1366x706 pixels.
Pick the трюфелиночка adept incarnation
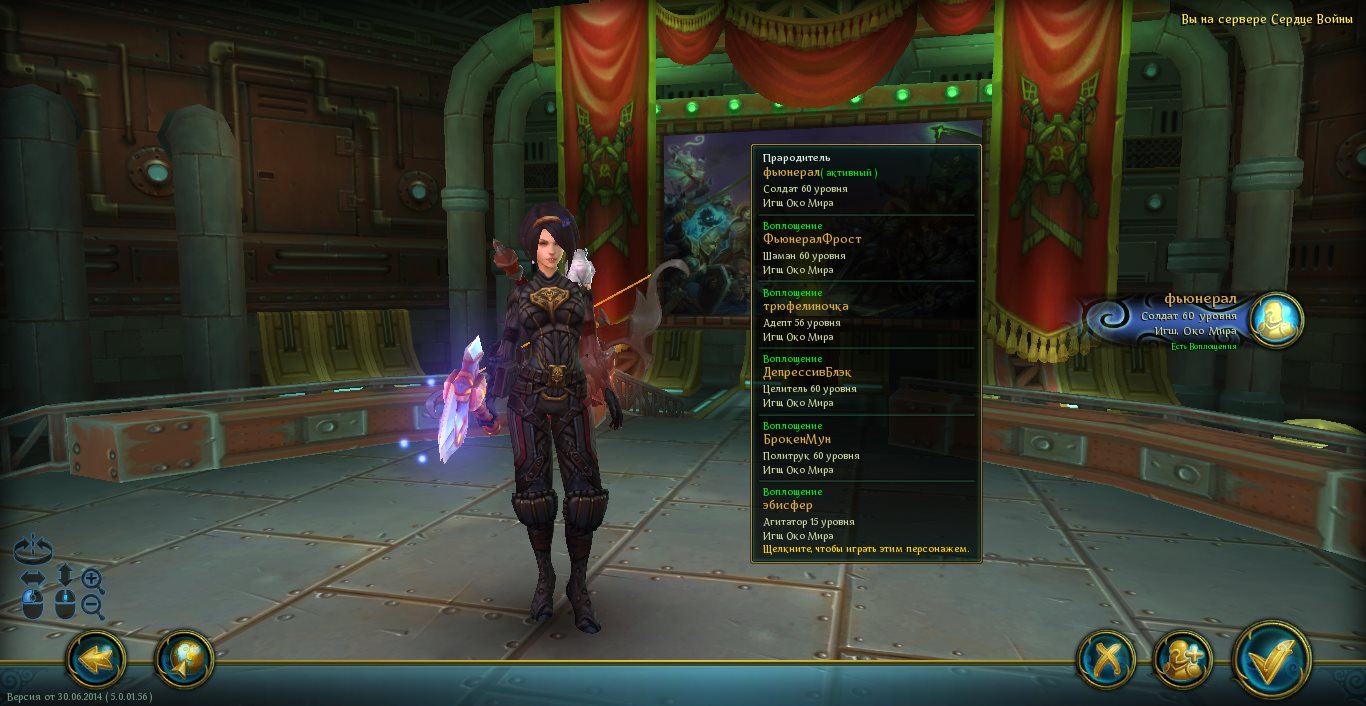[x=864, y=315]
